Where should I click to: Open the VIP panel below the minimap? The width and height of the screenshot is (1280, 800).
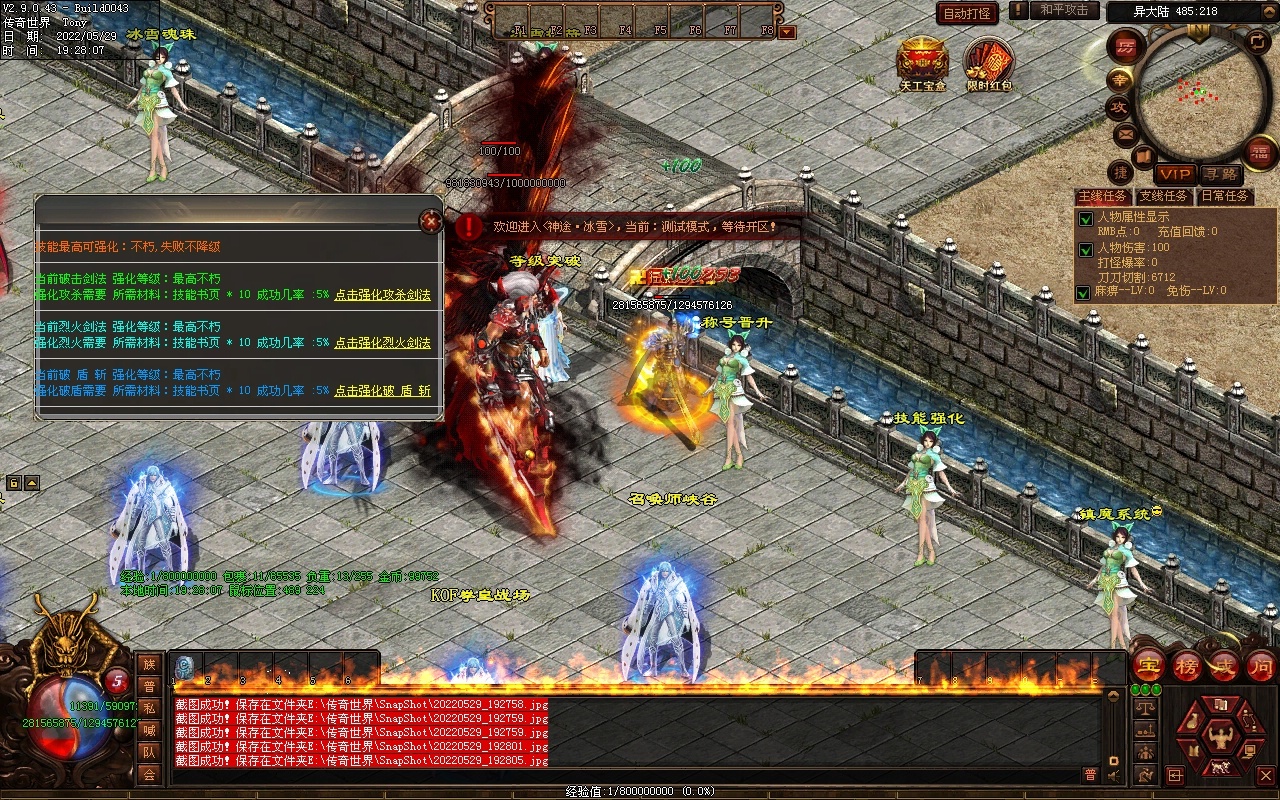pyautogui.click(x=1175, y=174)
